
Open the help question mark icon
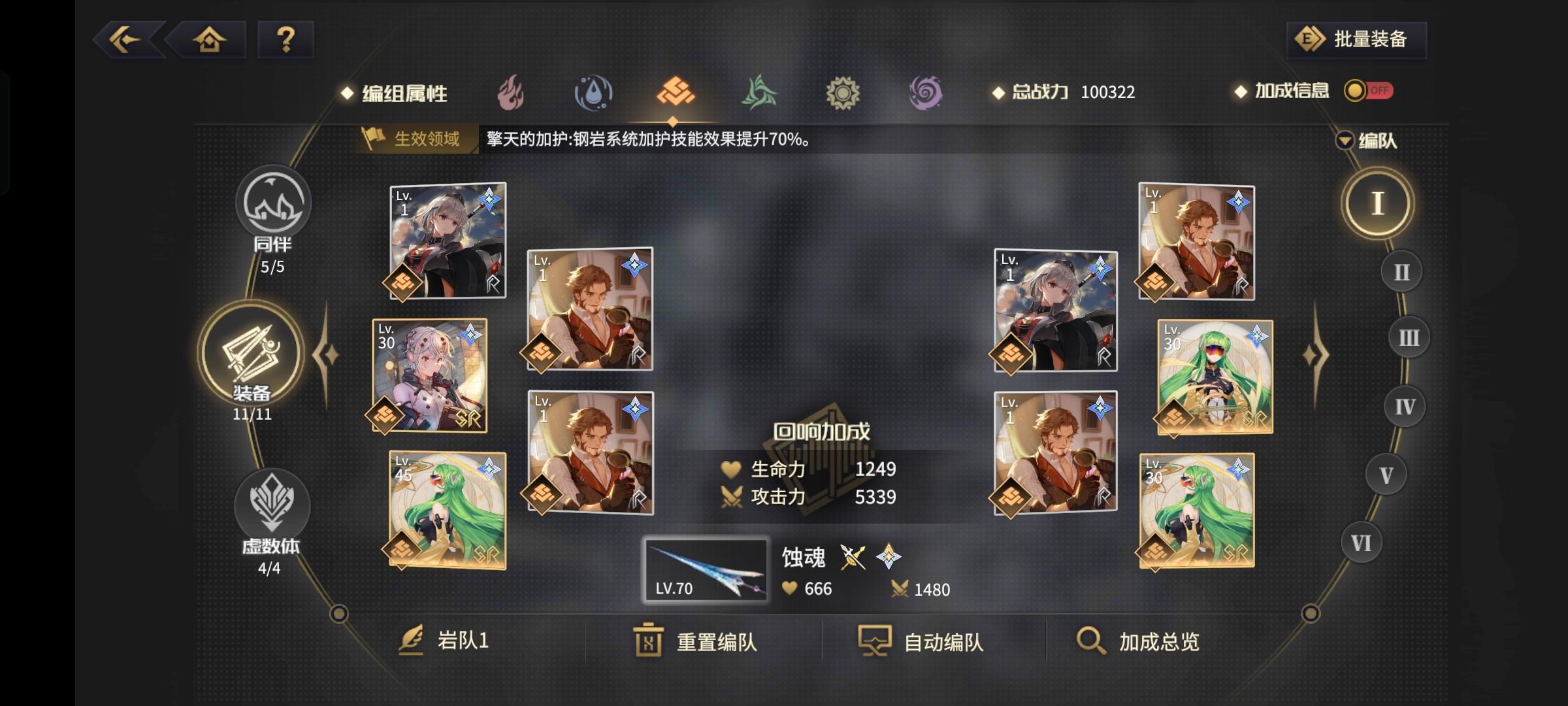coord(283,41)
